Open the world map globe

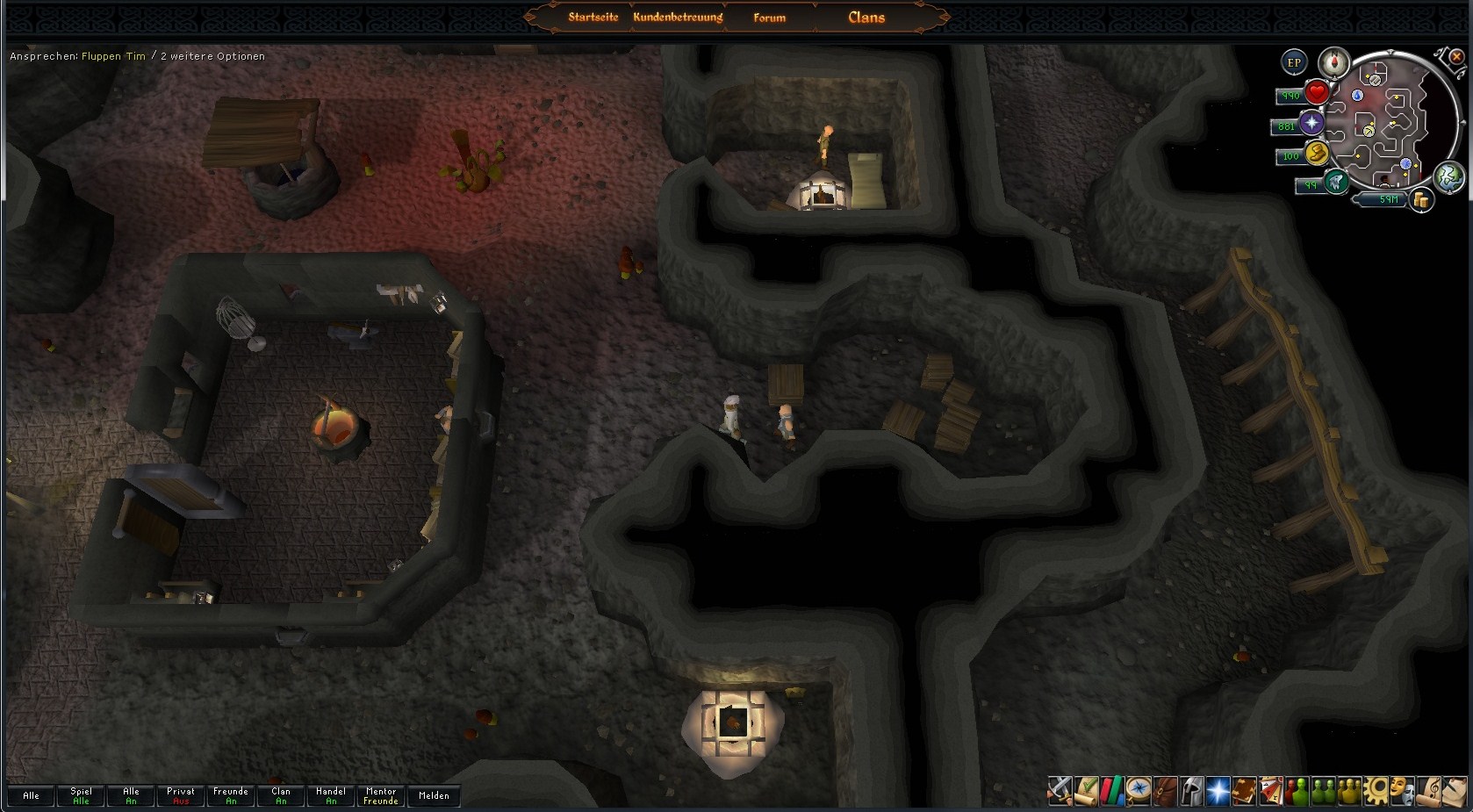coord(1449,176)
